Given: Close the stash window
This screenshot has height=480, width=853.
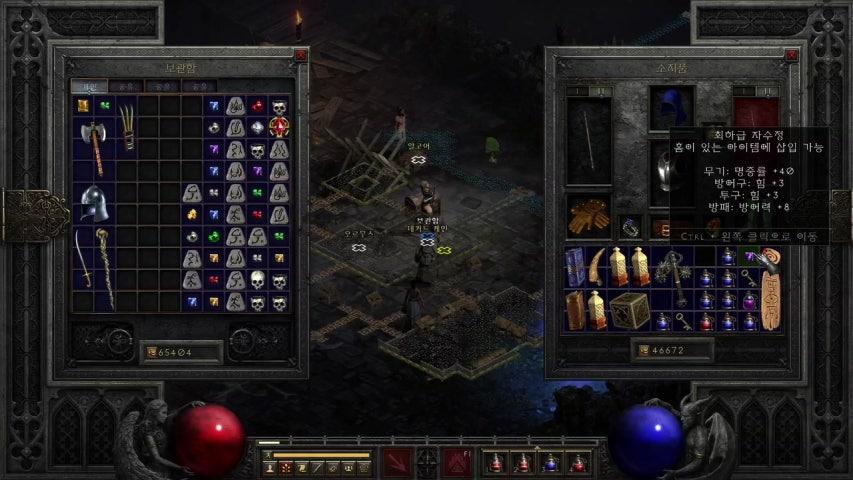Looking at the screenshot, I should pos(300,56).
